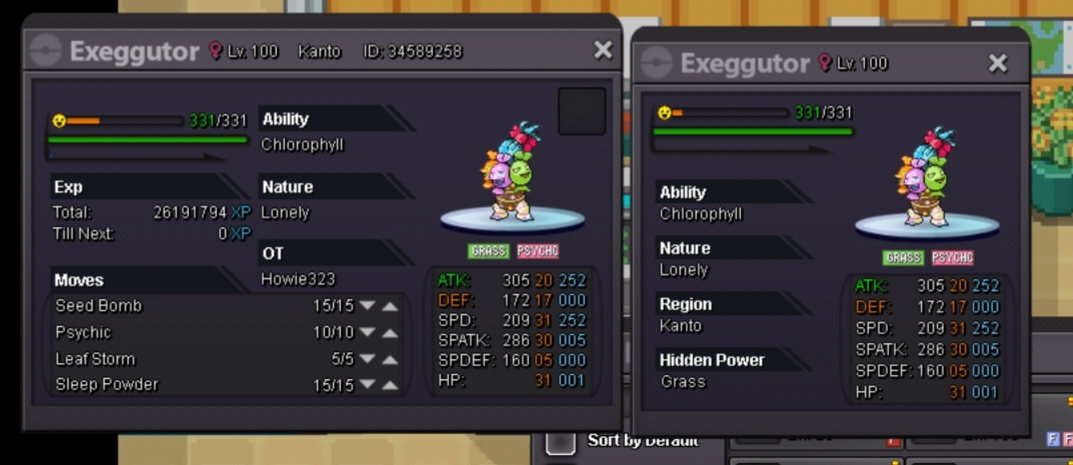
Task: Close the Exeggutor window listing Hidden Power
Action: [997, 64]
